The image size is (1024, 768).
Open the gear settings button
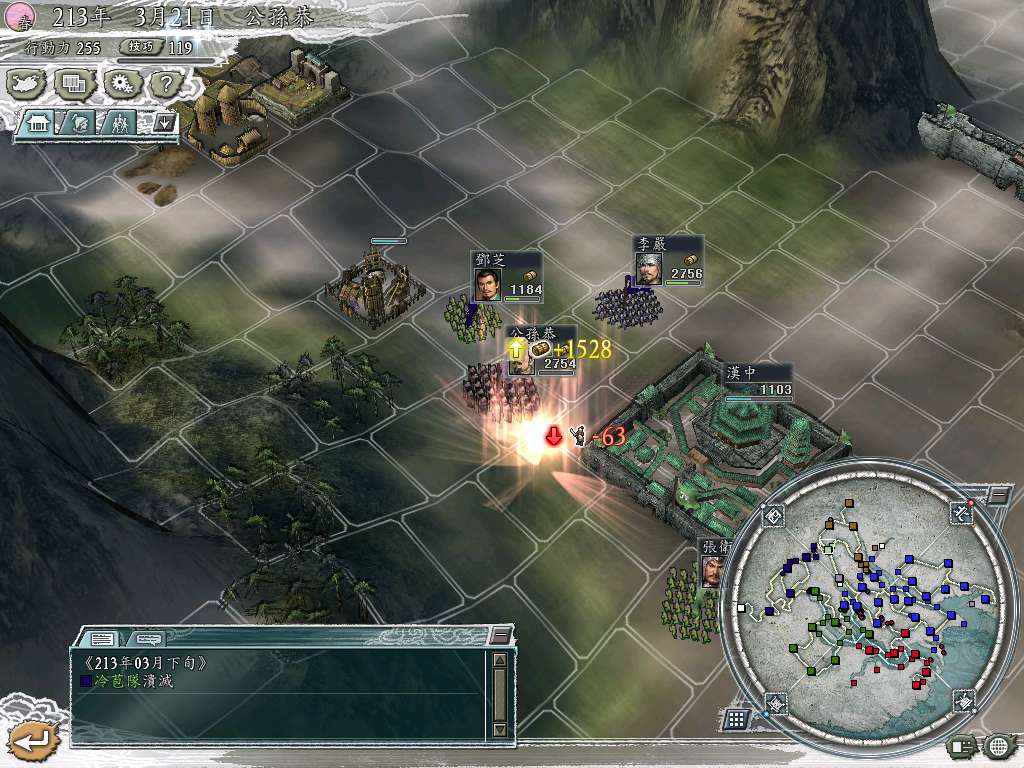click(x=120, y=84)
